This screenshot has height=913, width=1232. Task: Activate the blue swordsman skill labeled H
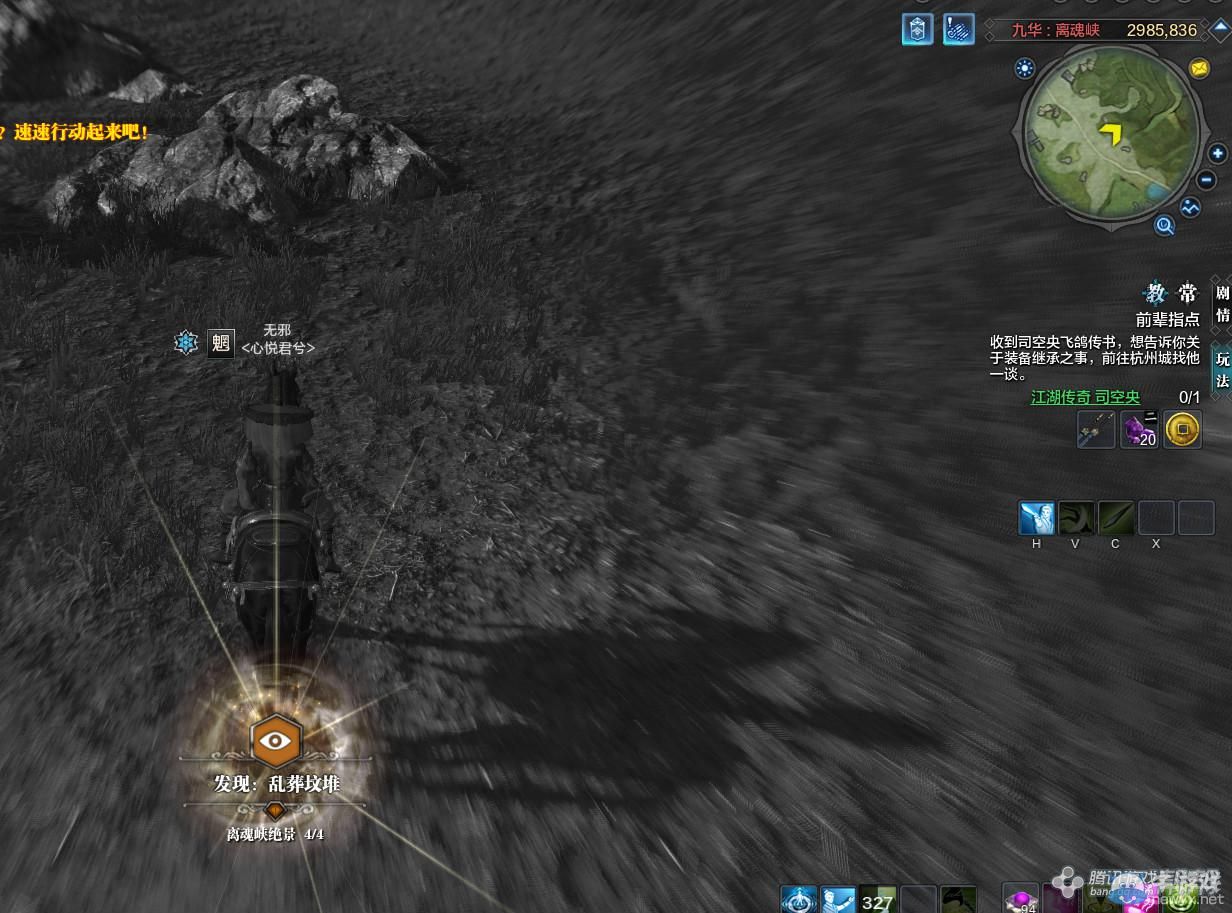tap(1036, 518)
